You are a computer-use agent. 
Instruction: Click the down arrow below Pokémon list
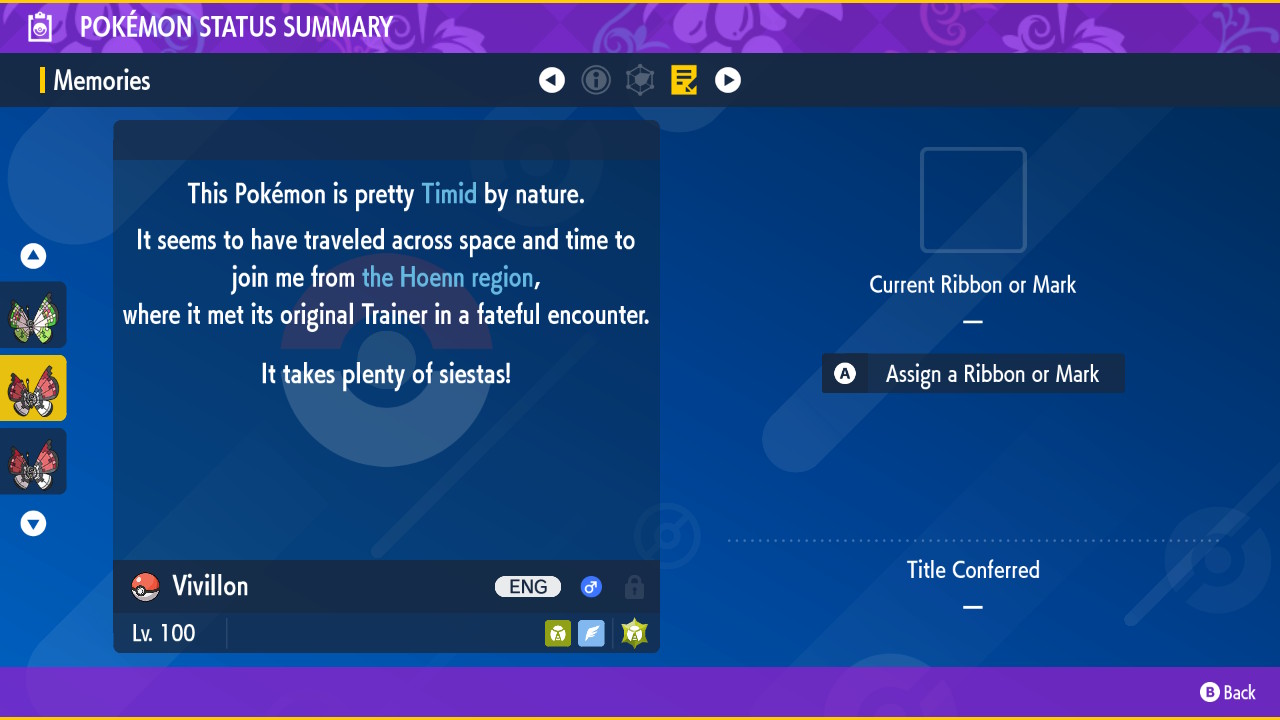pyautogui.click(x=33, y=523)
